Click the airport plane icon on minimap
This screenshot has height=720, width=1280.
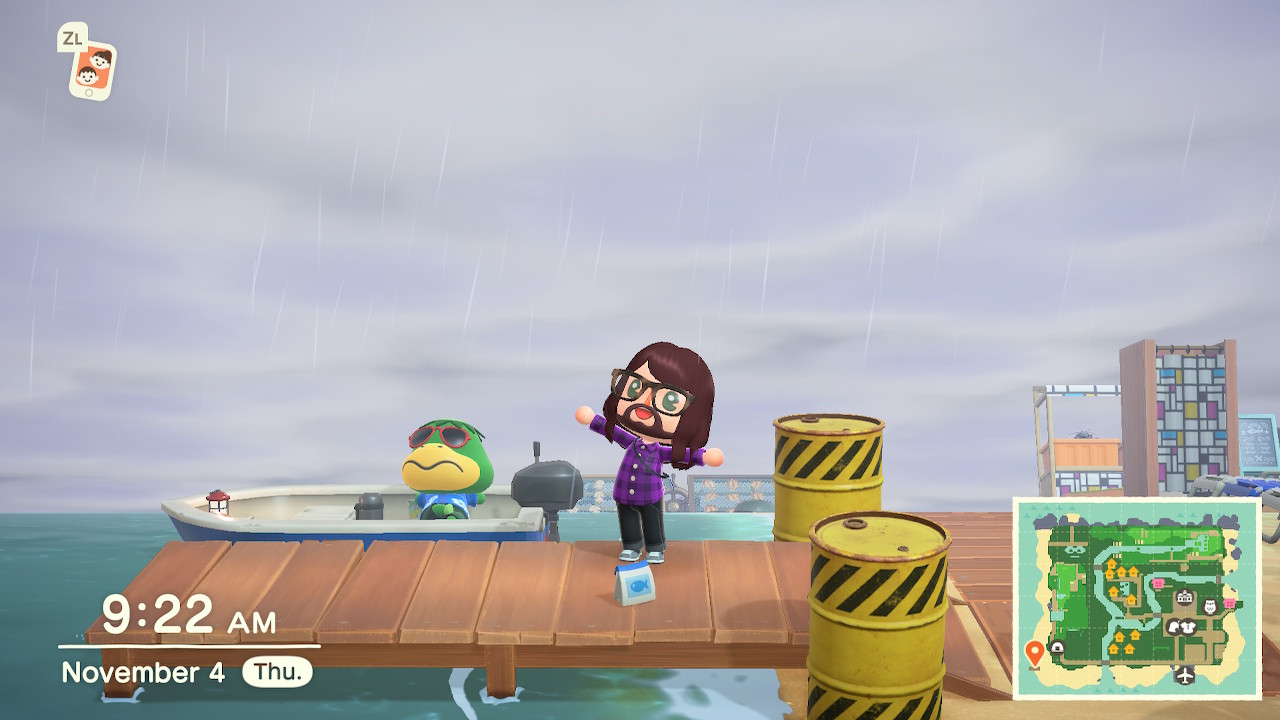1185,674
